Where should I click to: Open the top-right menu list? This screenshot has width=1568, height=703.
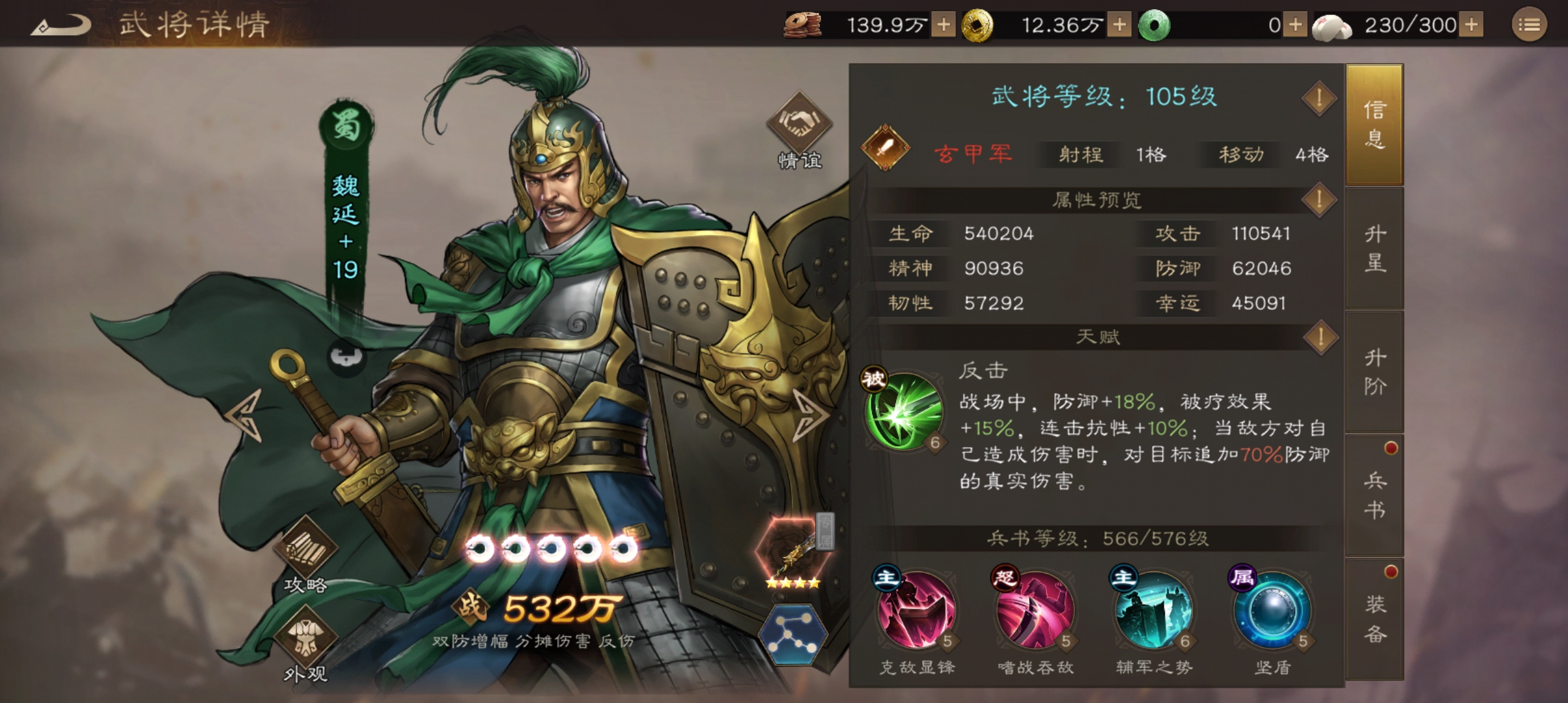1530,25
